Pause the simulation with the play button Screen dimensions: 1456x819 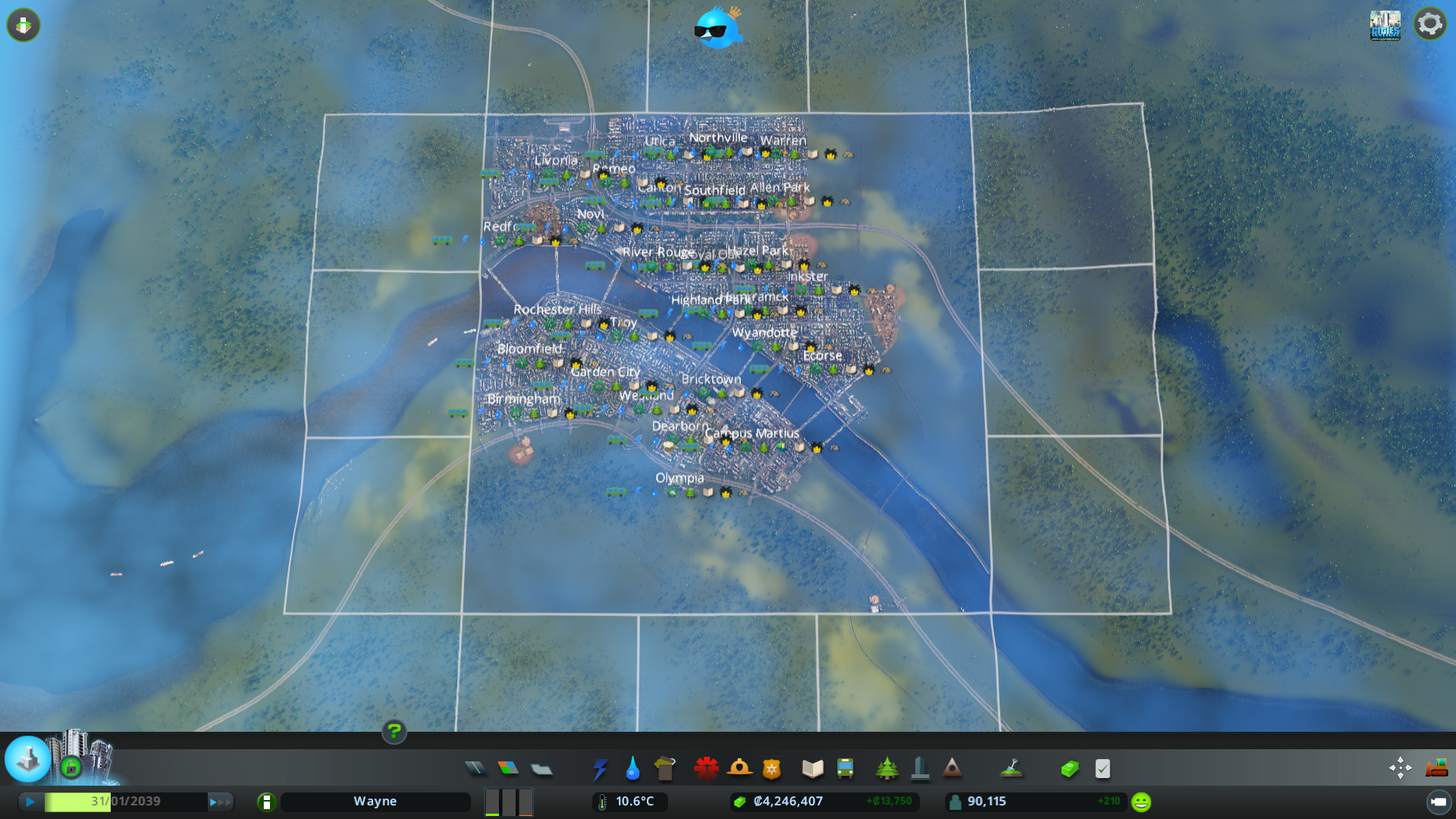click(29, 801)
